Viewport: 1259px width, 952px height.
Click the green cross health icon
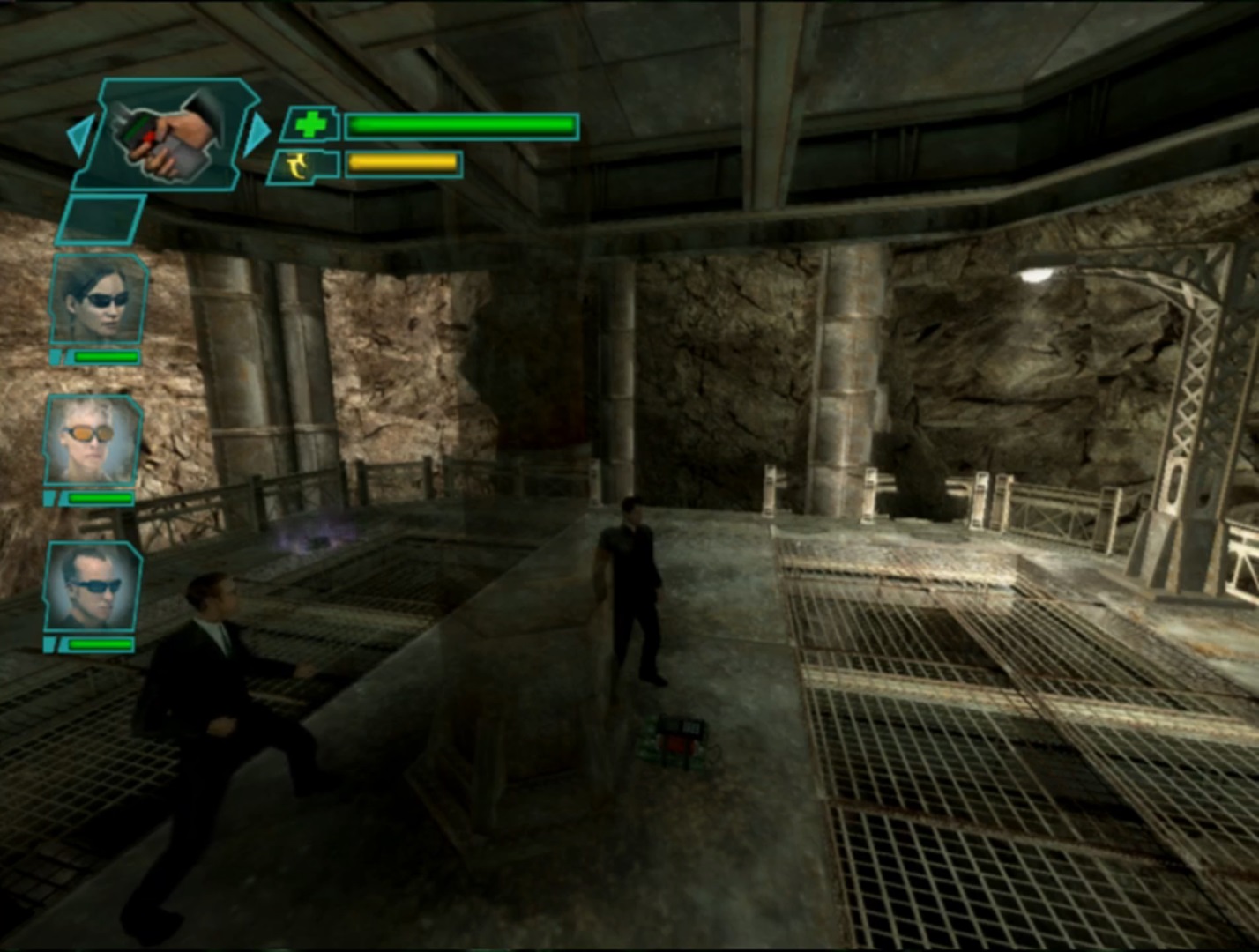pyautogui.click(x=309, y=125)
